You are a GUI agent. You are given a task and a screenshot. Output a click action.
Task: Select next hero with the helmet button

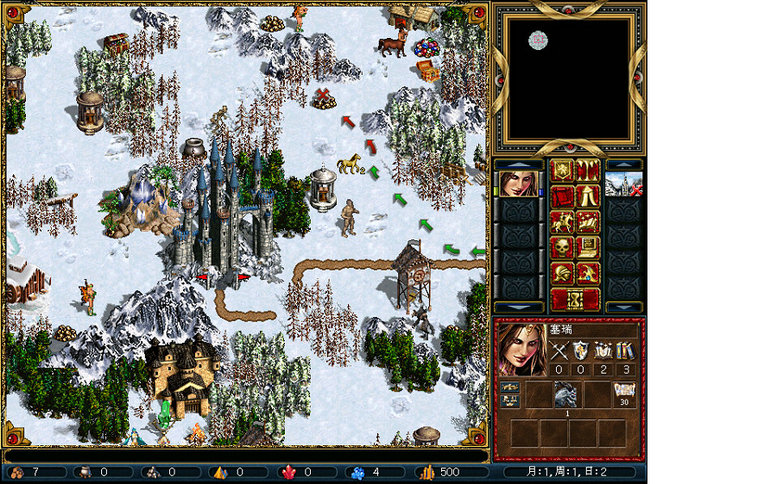point(562,273)
